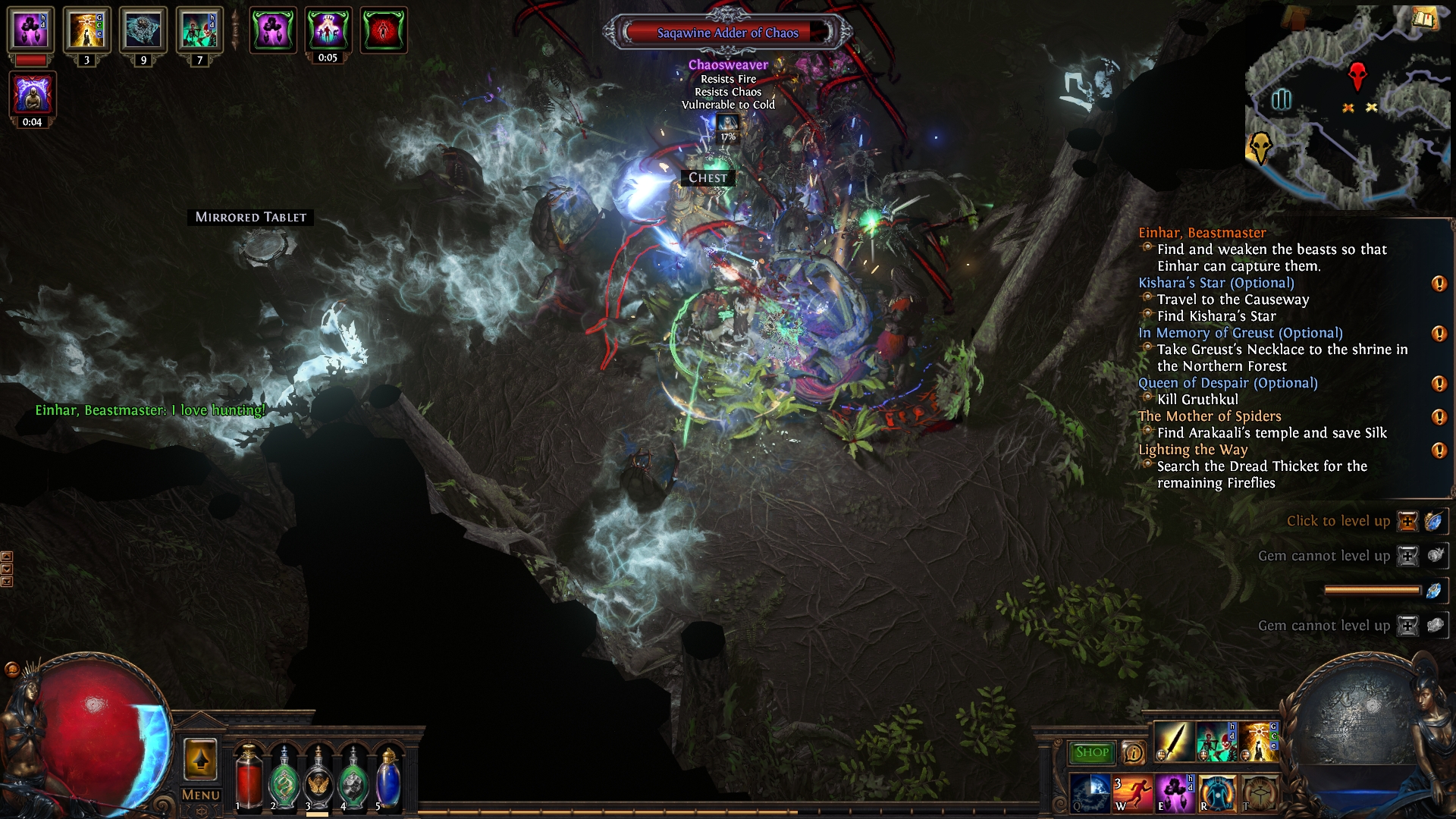1456x819 pixels.
Task: Open the Menu button
Action: click(201, 795)
